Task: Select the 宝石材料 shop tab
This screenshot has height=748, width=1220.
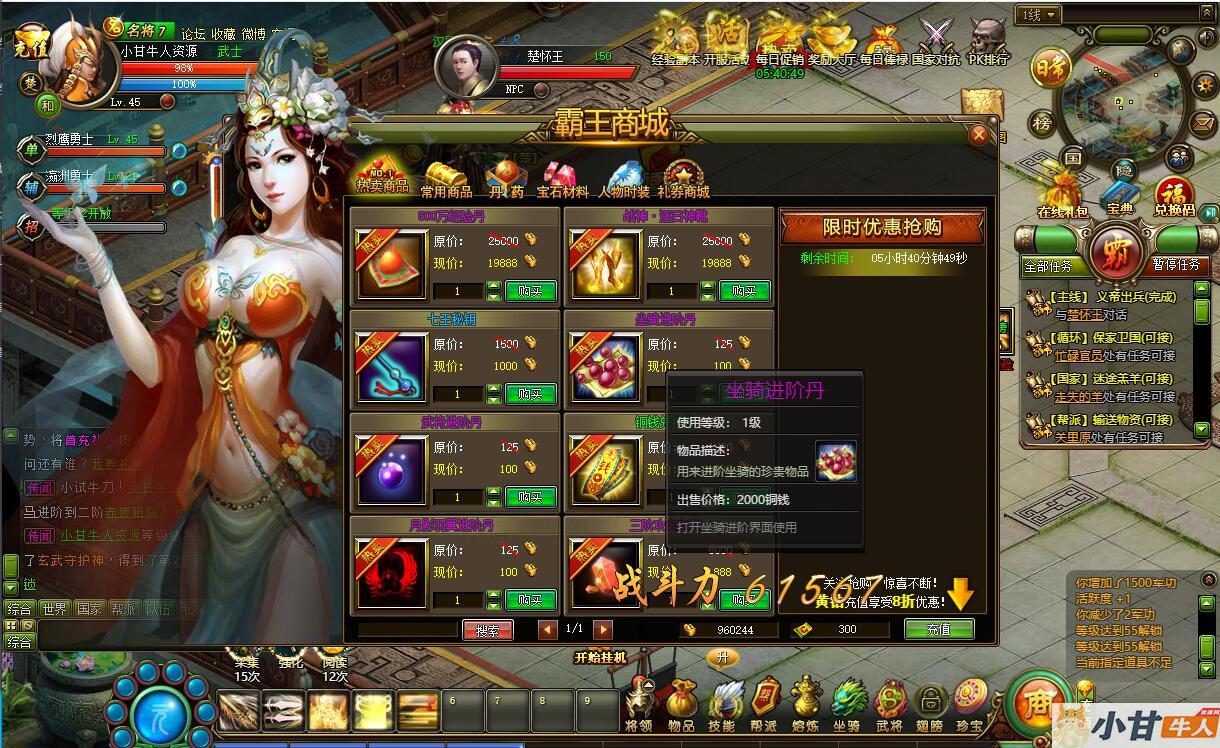Action: pyautogui.click(x=563, y=179)
